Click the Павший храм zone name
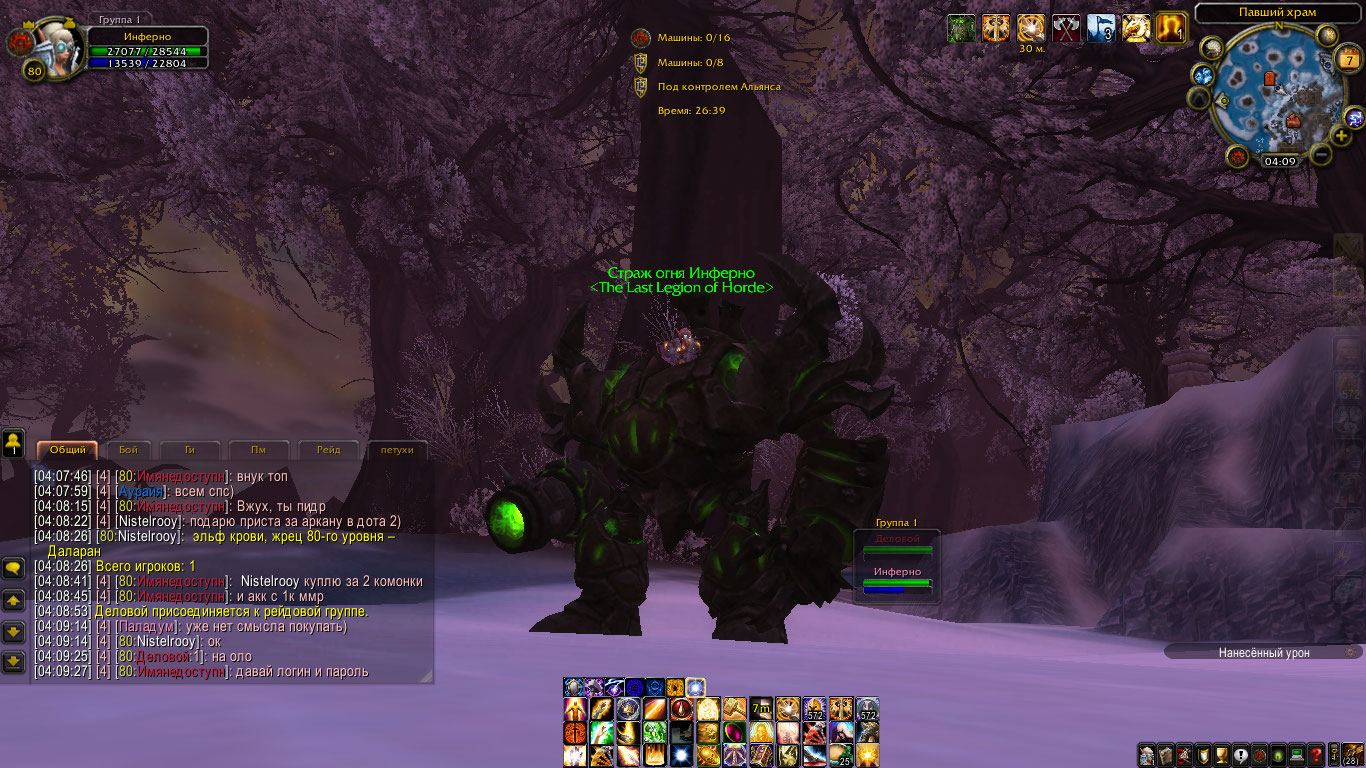Viewport: 1366px width, 768px height. coord(1276,12)
